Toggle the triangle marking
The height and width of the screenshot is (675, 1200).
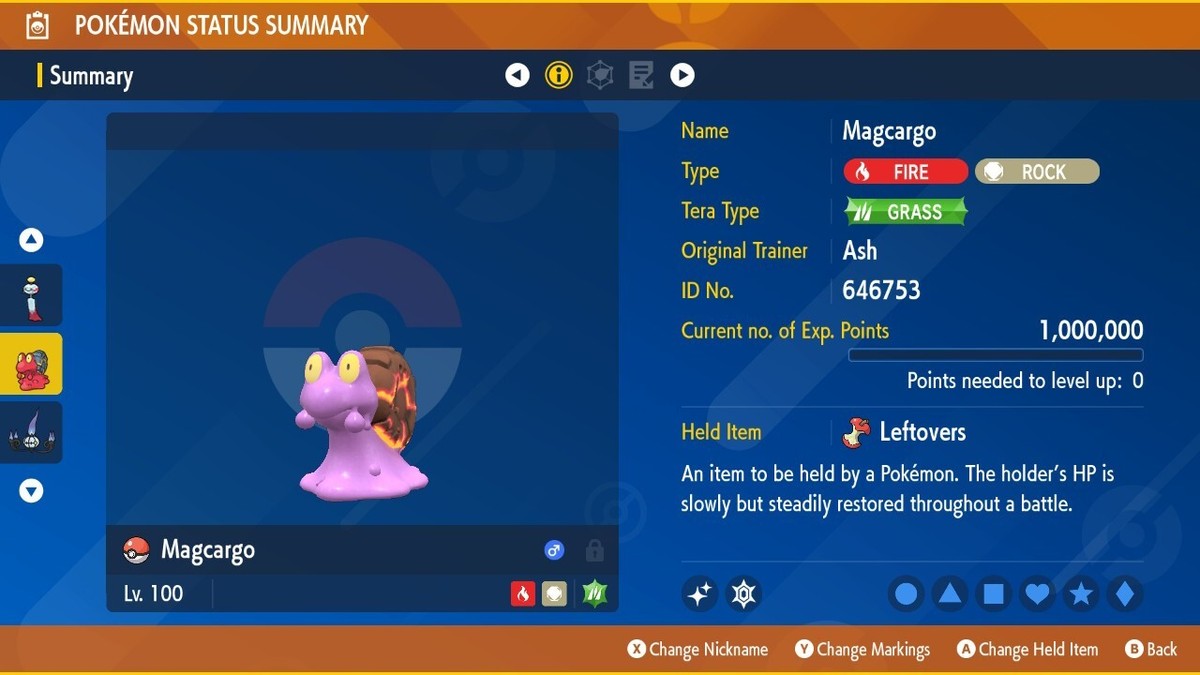[950, 594]
